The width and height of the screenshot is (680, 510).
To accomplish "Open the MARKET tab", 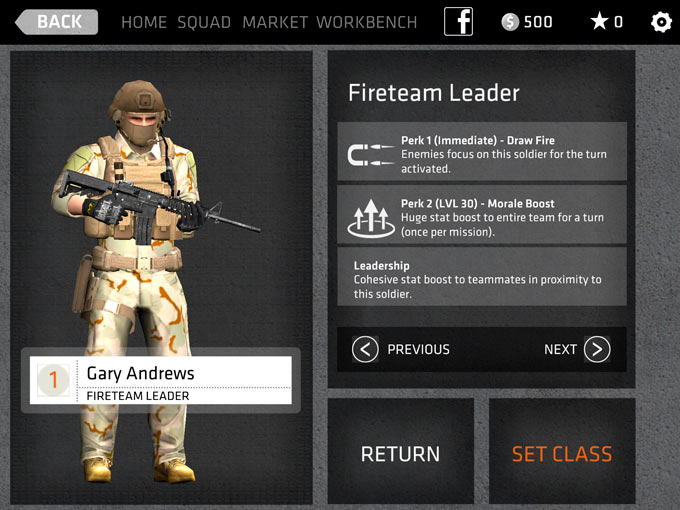I will tap(275, 22).
